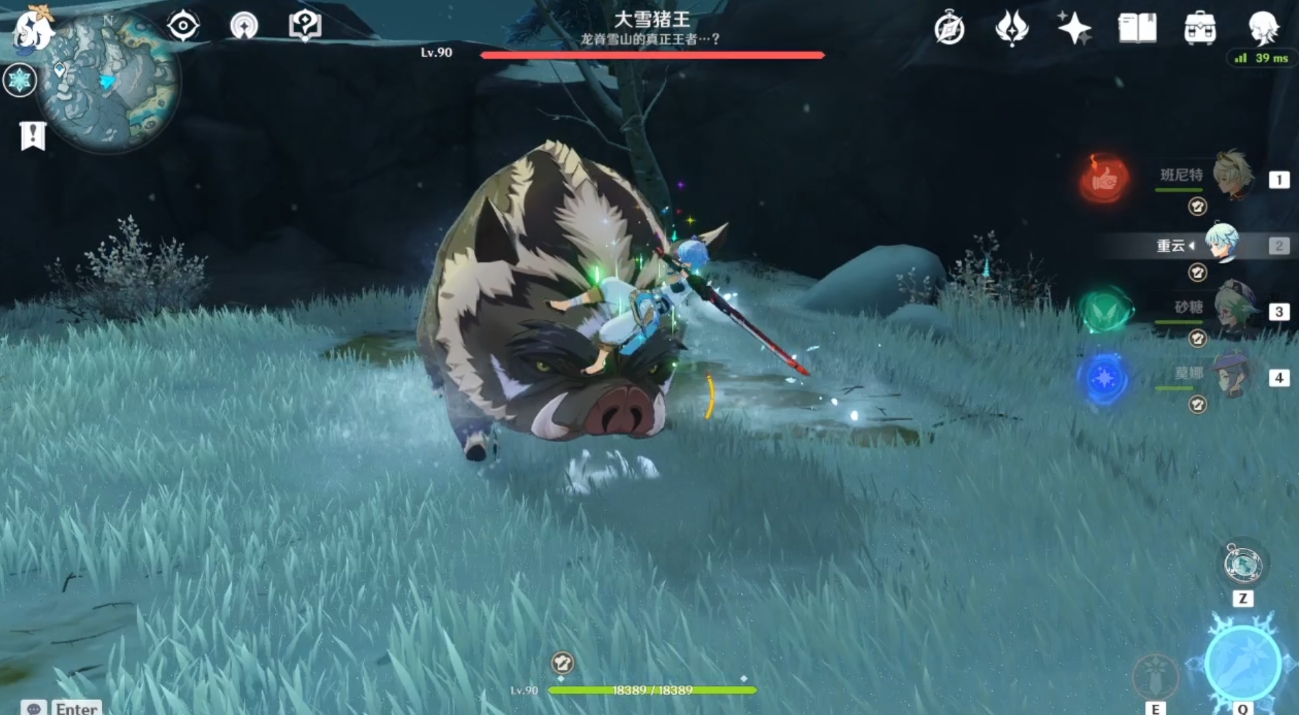The height and width of the screenshot is (715, 1299).
Task: Switch to party member 砂糖
Action: 1232,310
